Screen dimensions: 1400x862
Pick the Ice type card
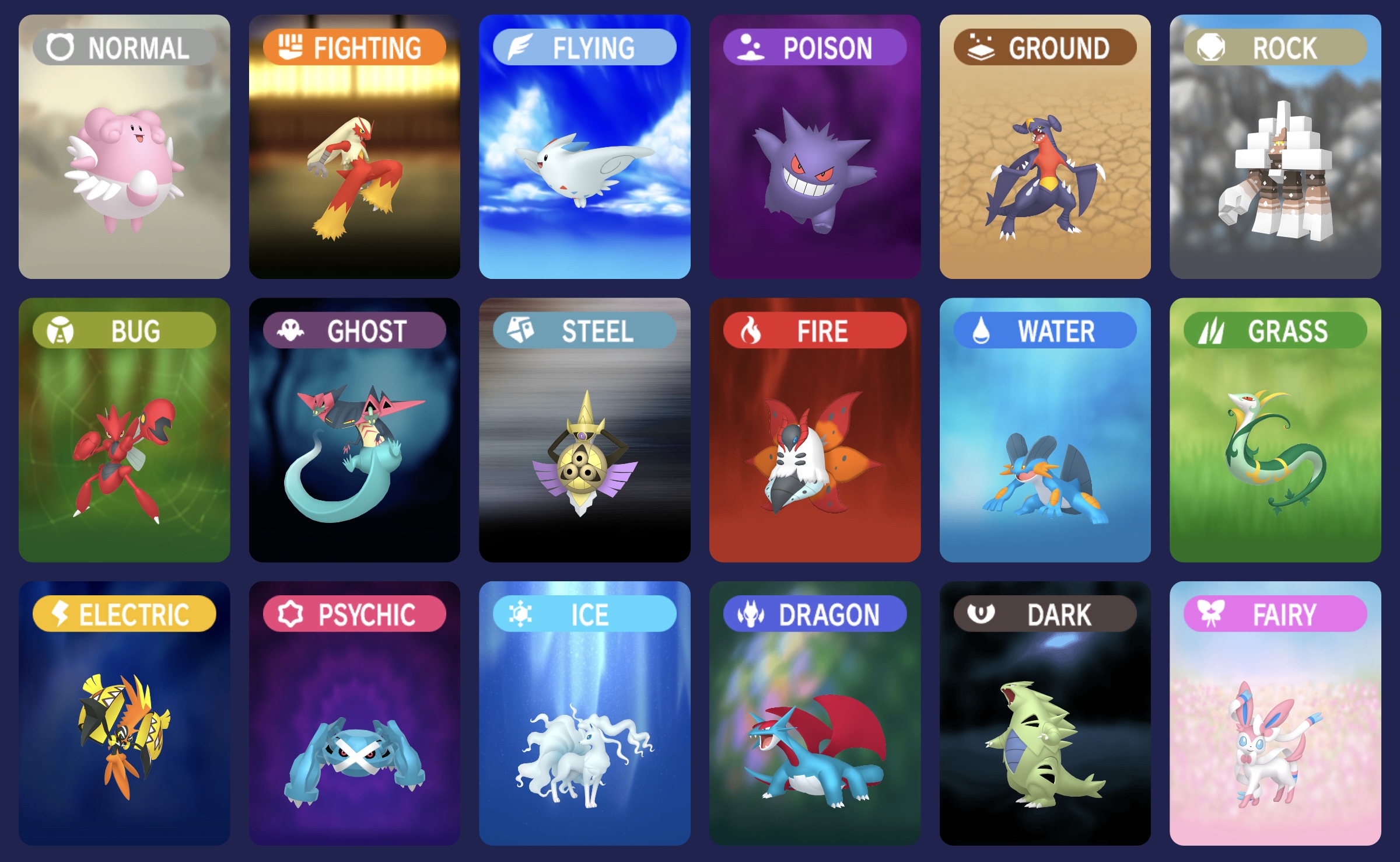click(x=584, y=713)
